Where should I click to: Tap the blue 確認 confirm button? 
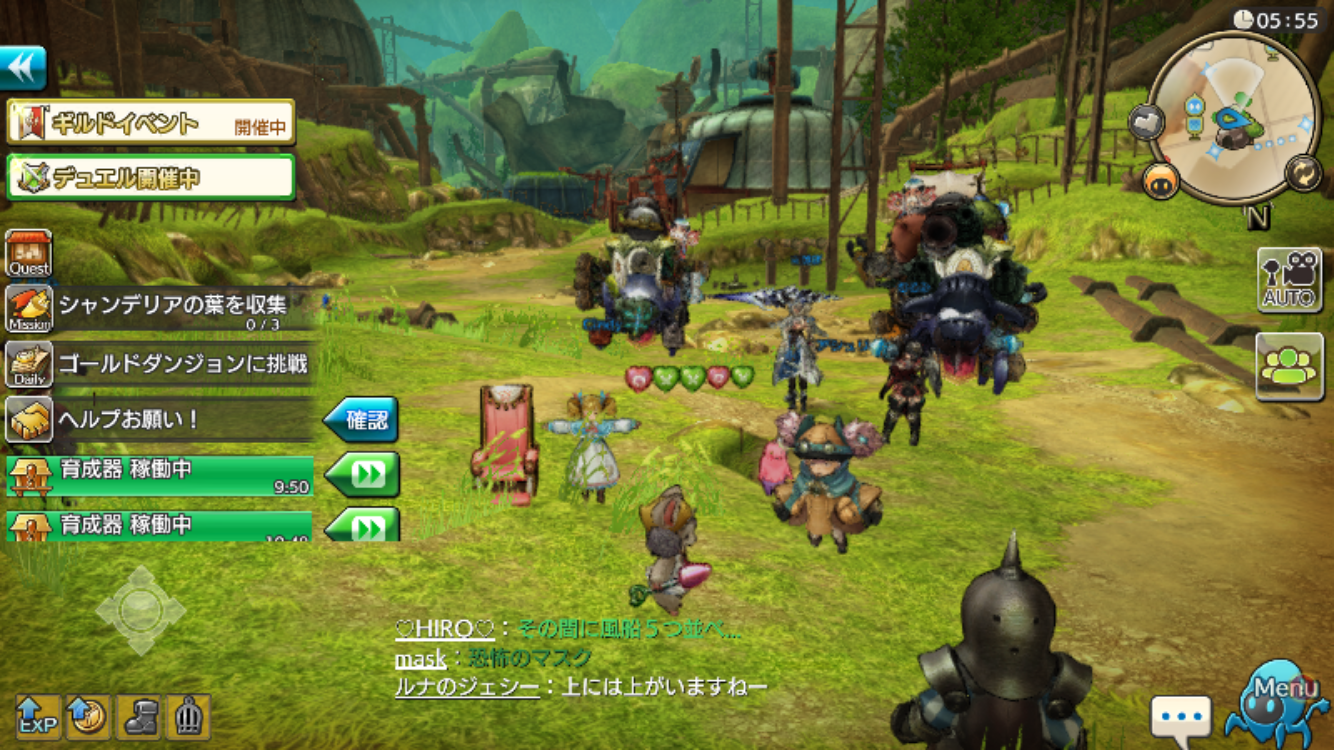[x=362, y=420]
